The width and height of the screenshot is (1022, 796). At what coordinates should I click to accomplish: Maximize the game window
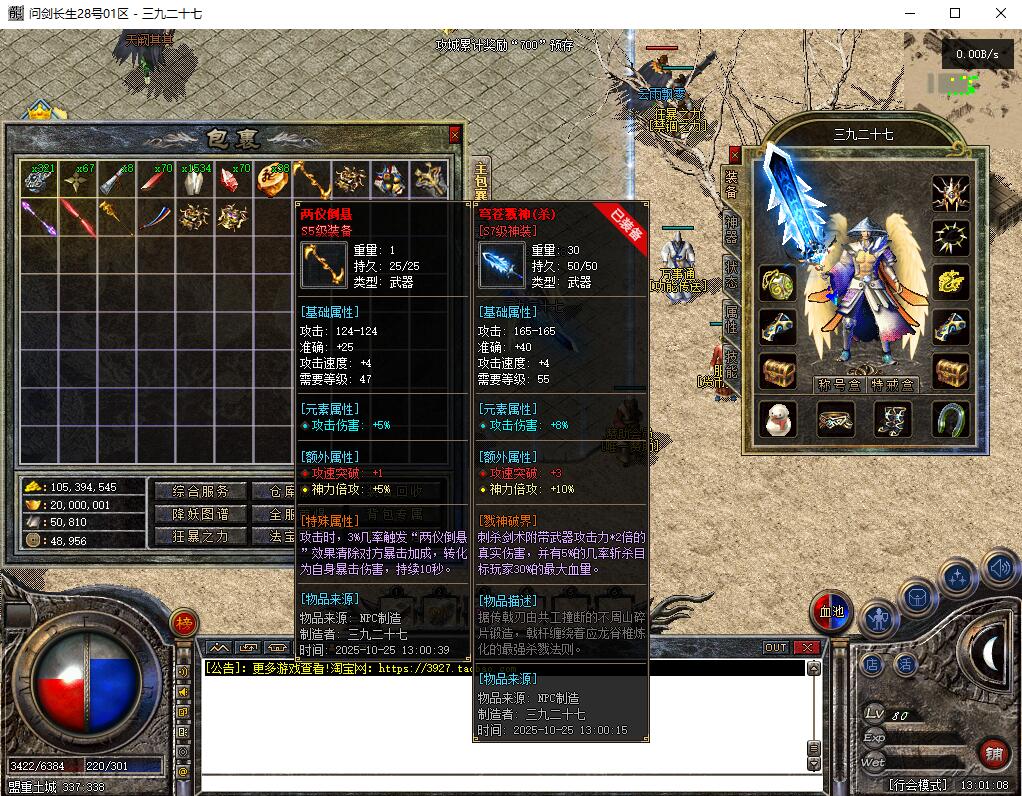955,14
